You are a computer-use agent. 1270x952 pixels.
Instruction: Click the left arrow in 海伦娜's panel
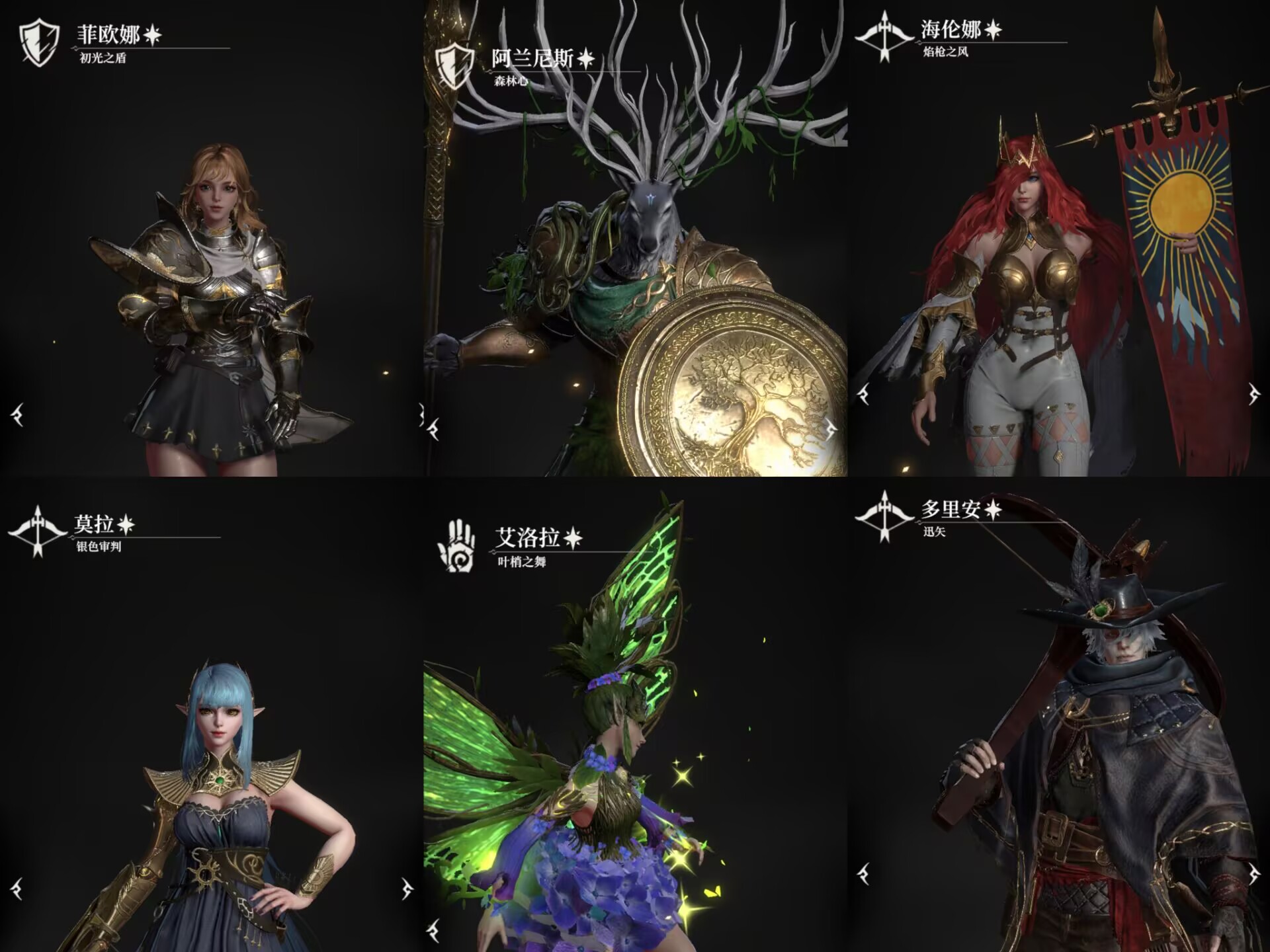pos(863,395)
